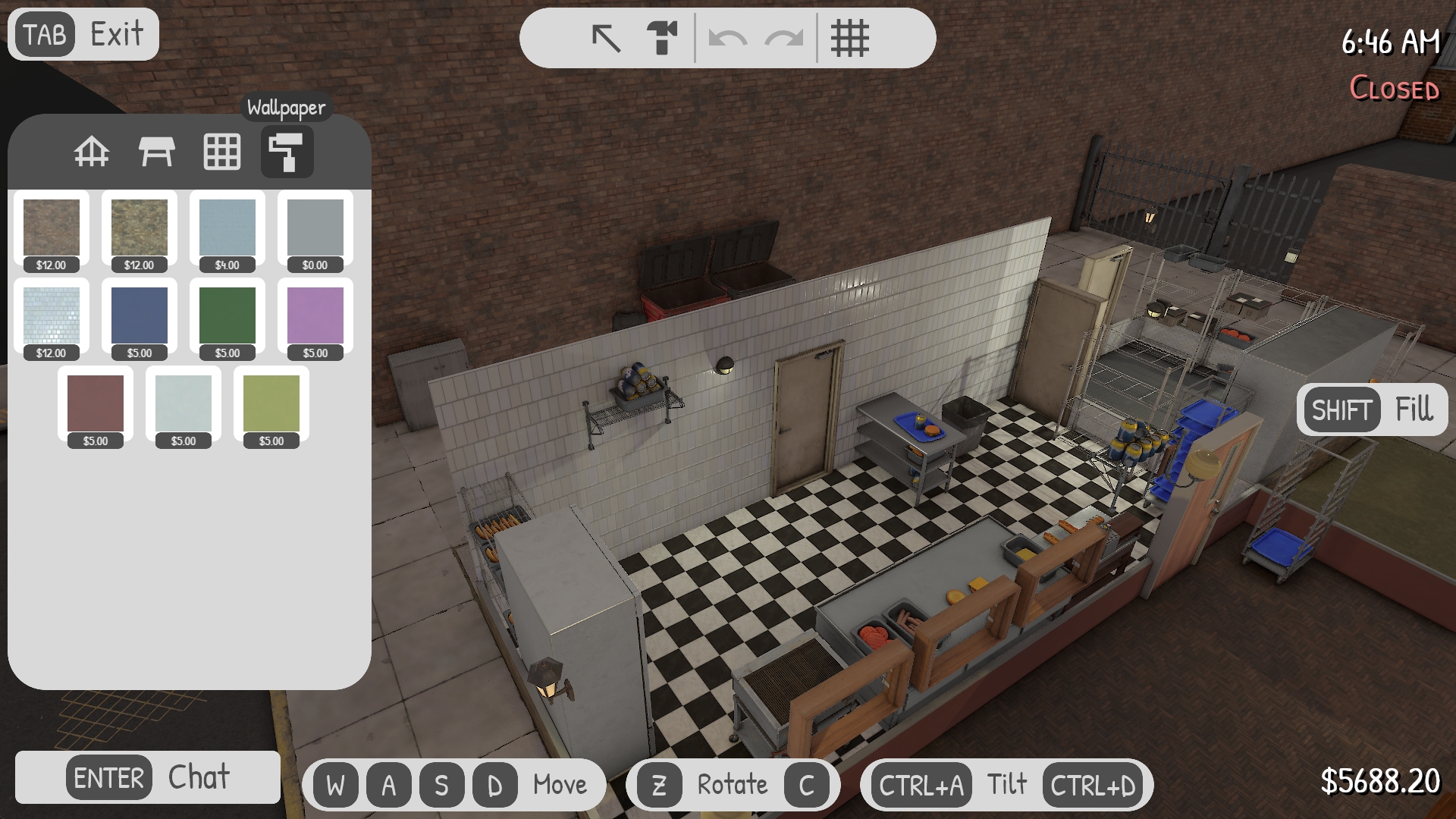Select the pale mint wallpaper swatch
Image resolution: width=1456 pixels, height=819 pixels.
tap(184, 404)
